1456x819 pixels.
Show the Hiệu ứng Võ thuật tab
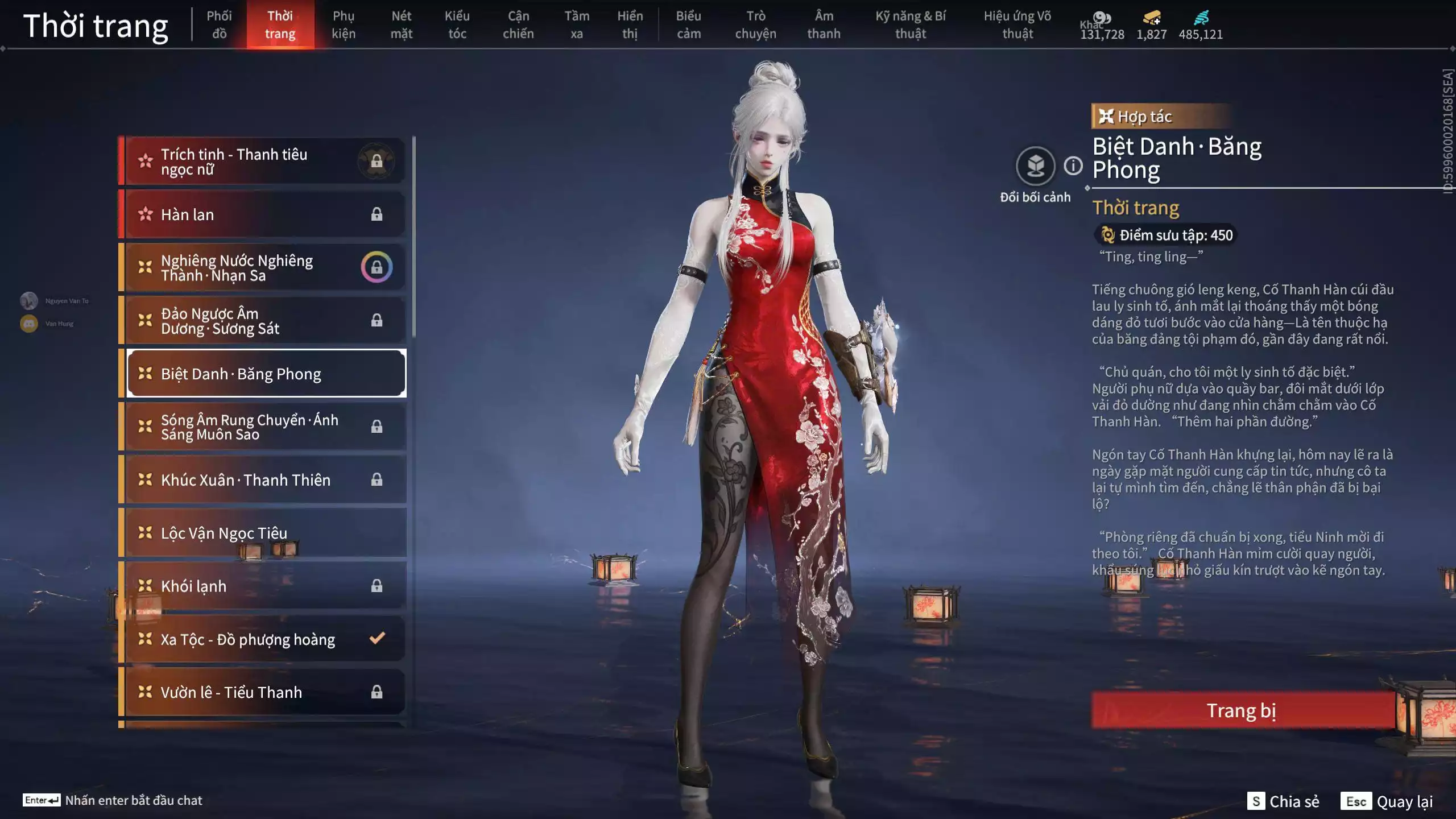pos(1017,25)
